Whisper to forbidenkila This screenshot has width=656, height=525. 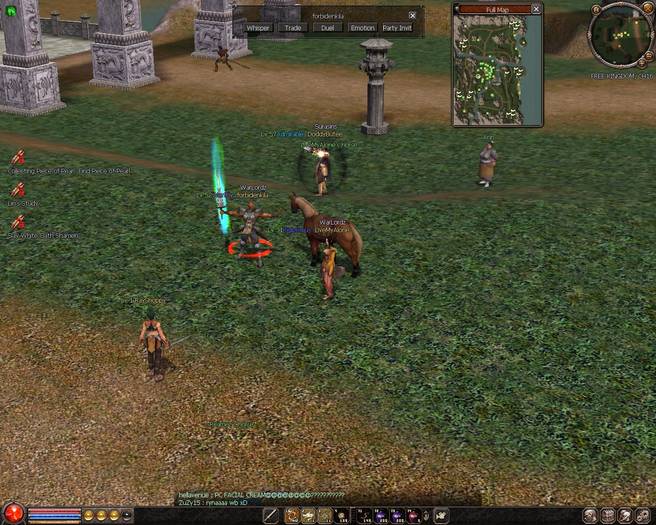[x=258, y=28]
